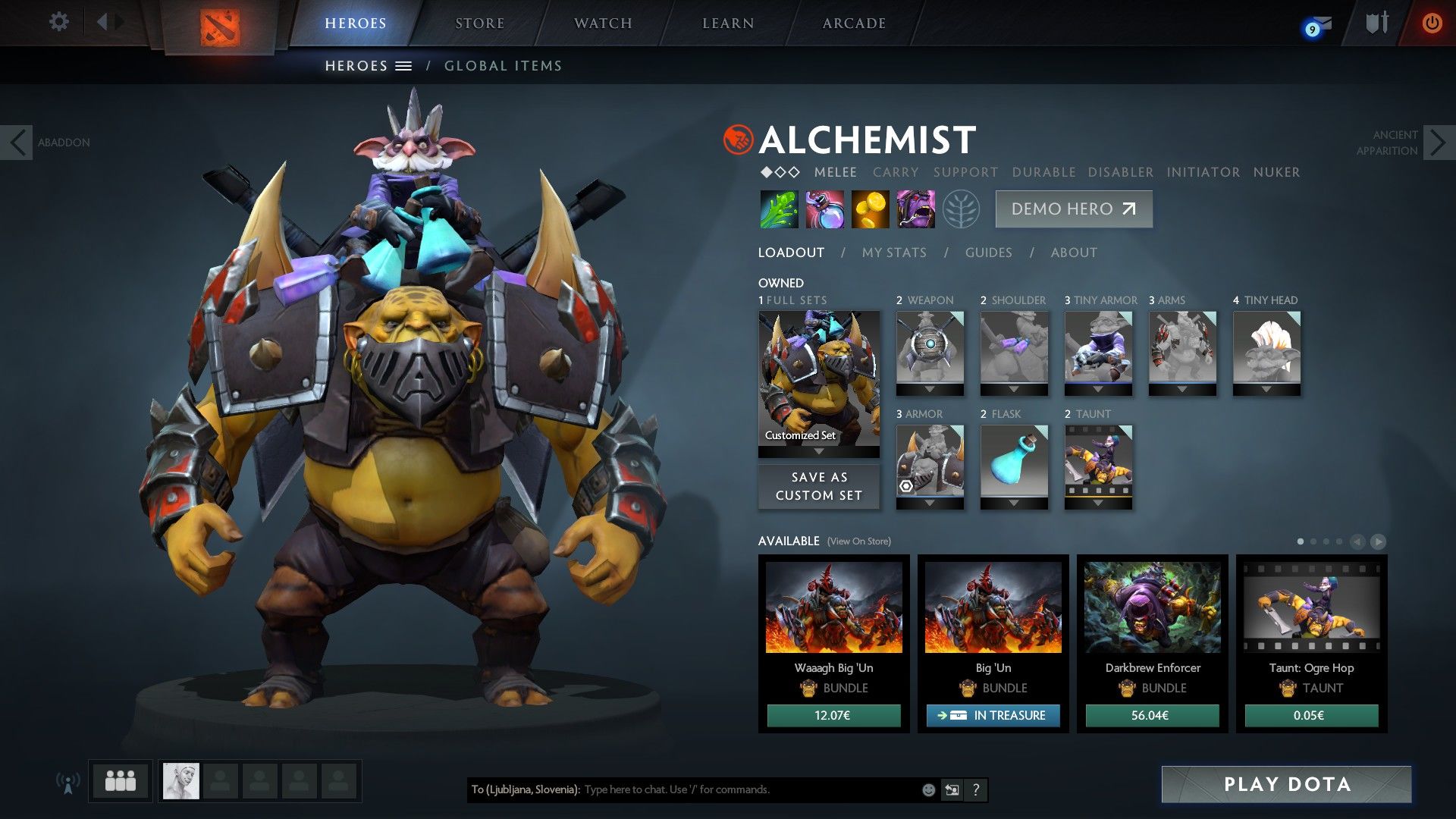Viewport: 1456px width, 819px height.
Task: Buy Waaagh Big 'Un bundle for 12.07€
Action: (833, 715)
